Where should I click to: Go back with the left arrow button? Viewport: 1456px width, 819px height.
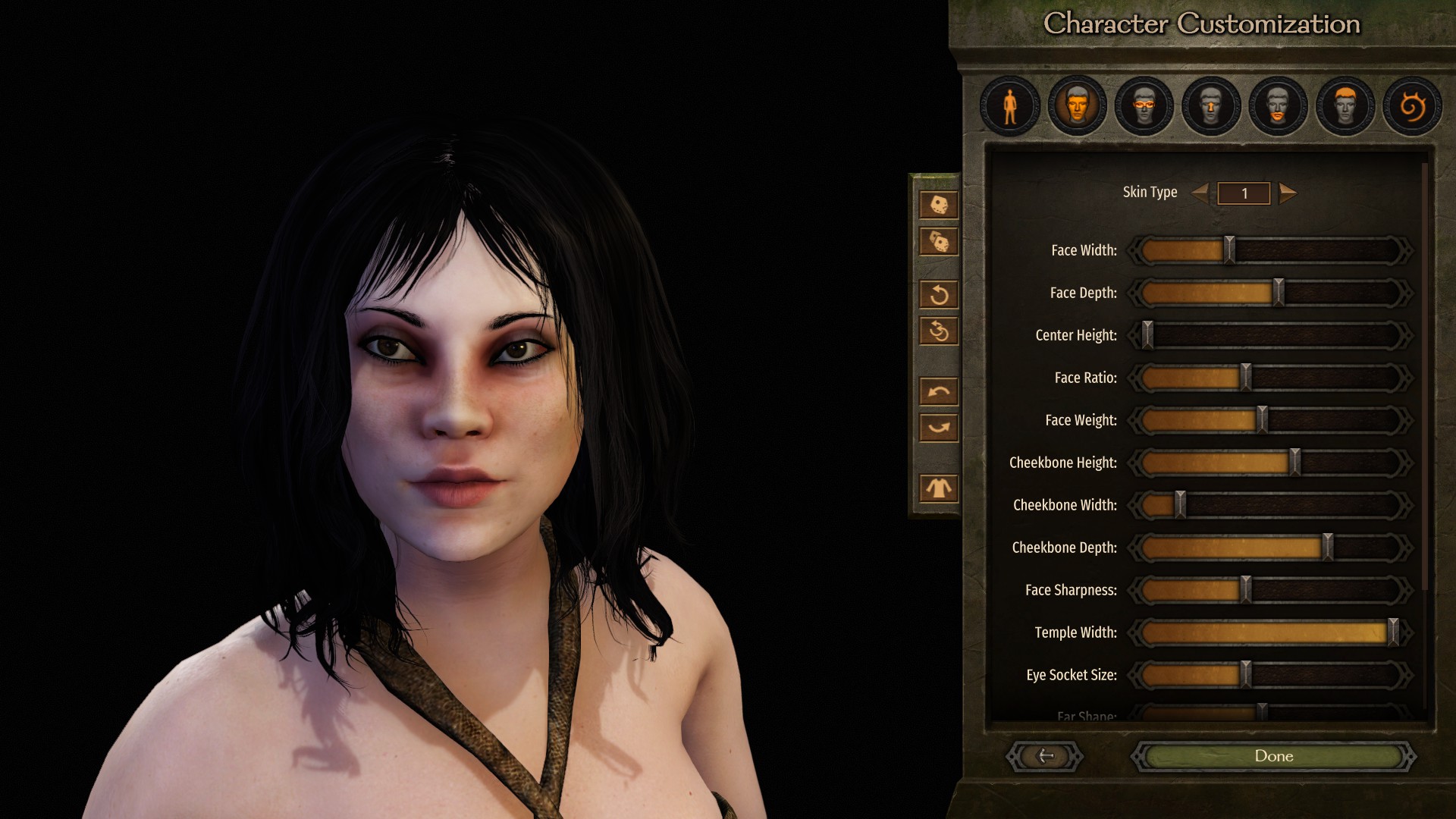pos(1045,756)
